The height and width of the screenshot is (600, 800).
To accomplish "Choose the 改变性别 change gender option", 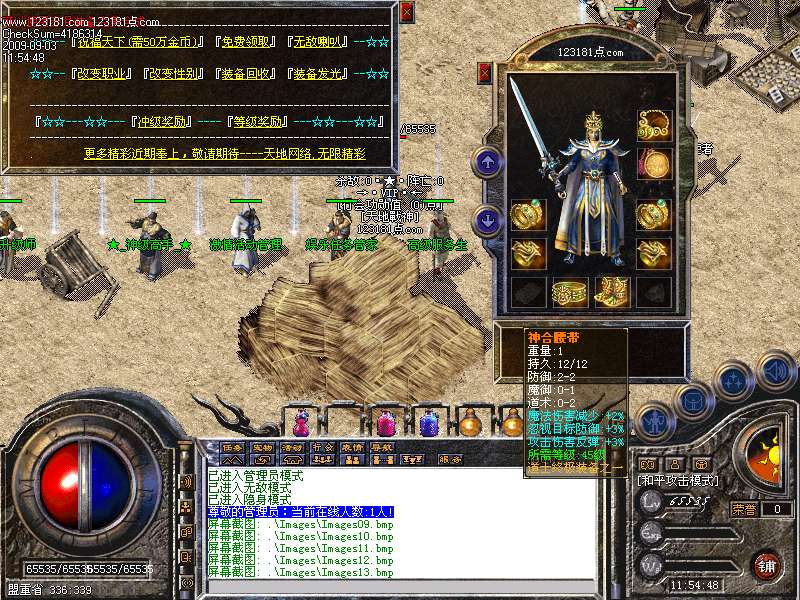I will pyautogui.click(x=172, y=73).
